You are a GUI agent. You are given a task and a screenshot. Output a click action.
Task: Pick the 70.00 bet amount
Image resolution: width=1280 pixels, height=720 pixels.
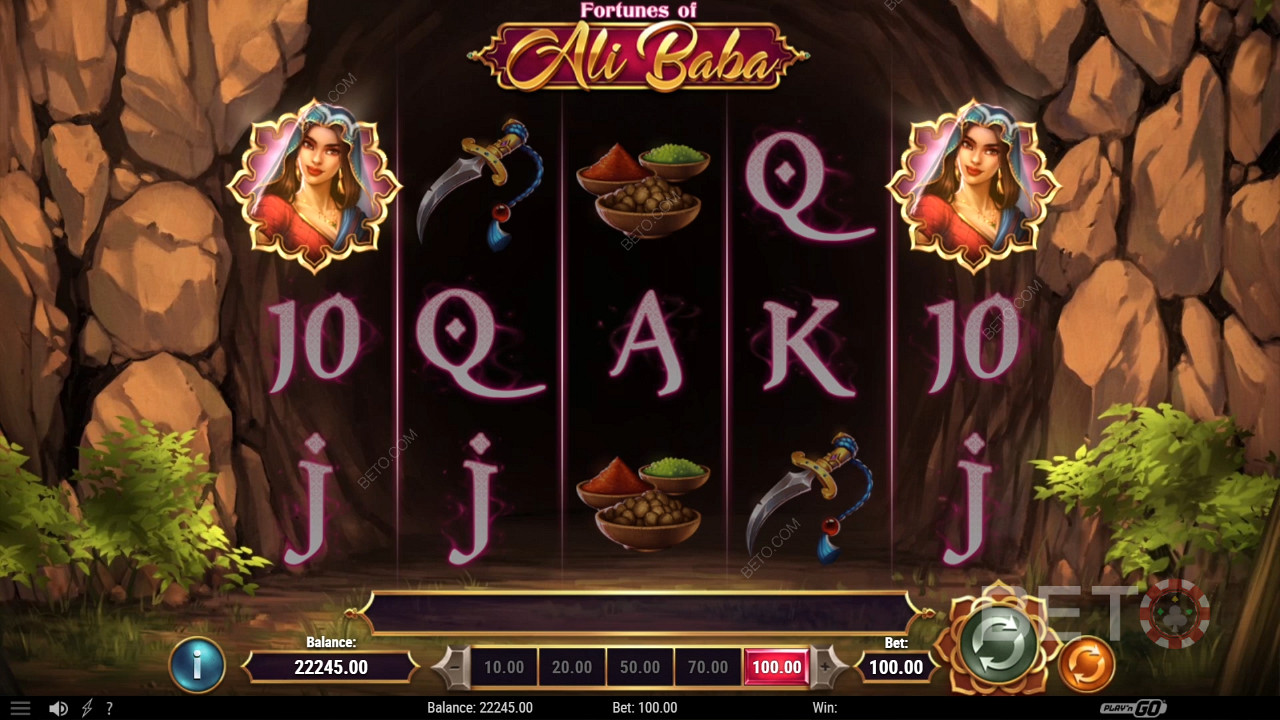pos(708,667)
